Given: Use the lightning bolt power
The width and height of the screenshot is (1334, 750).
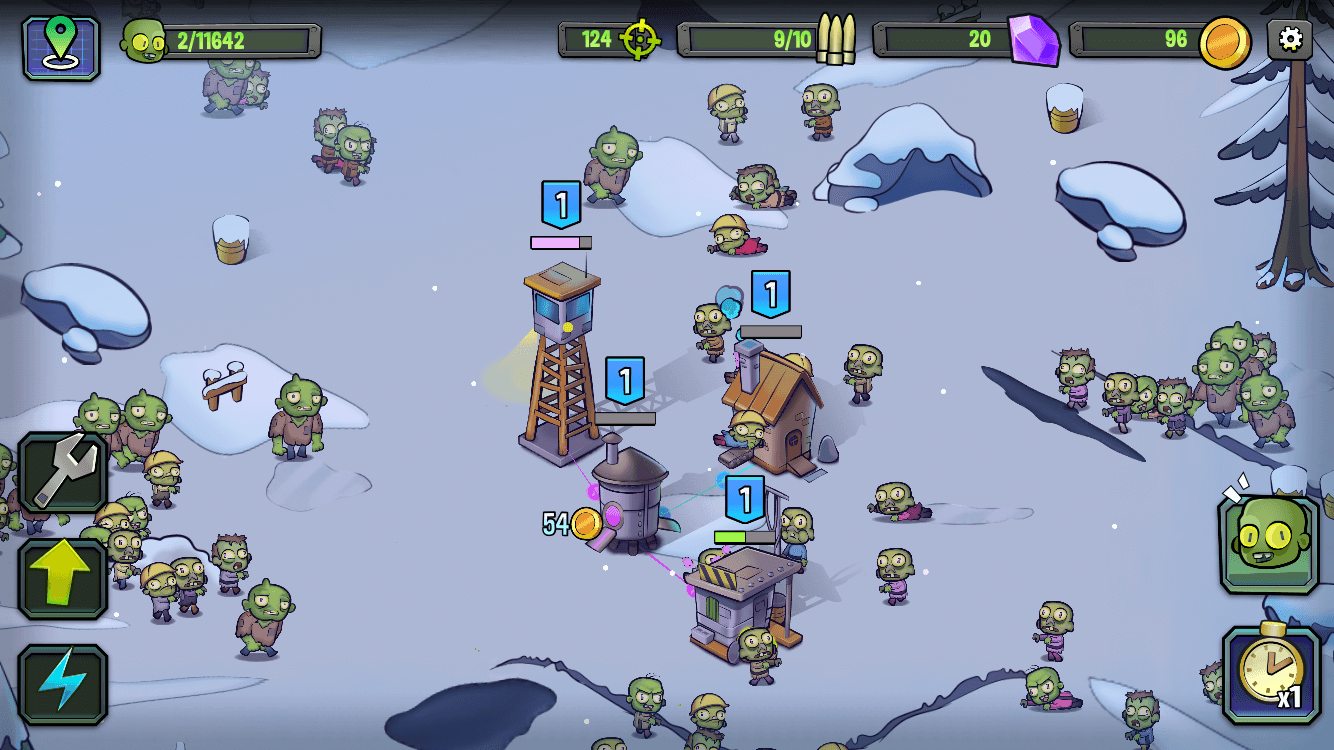Looking at the screenshot, I should click(x=62, y=684).
